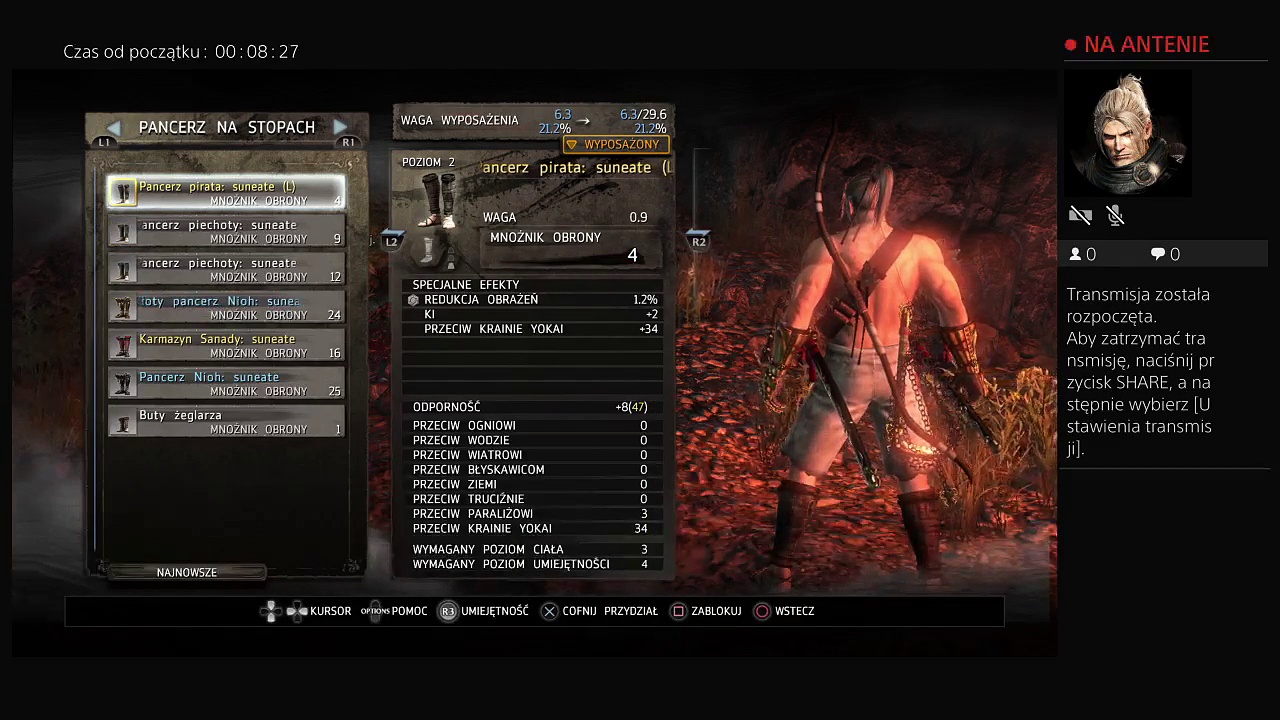Change sorting via the Najnowsze label
This screenshot has height=720, width=1280.
187,572
